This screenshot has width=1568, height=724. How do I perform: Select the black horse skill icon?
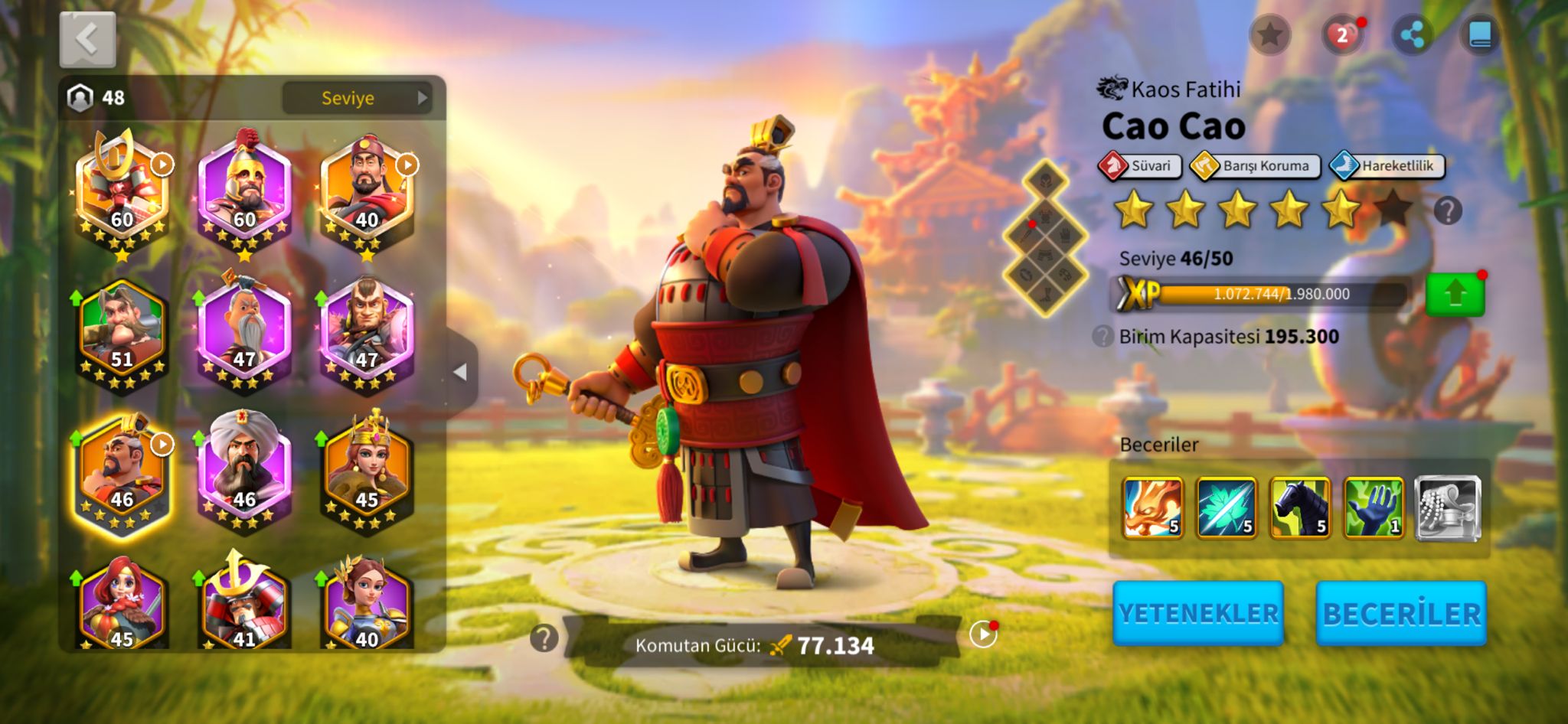[x=1300, y=507]
